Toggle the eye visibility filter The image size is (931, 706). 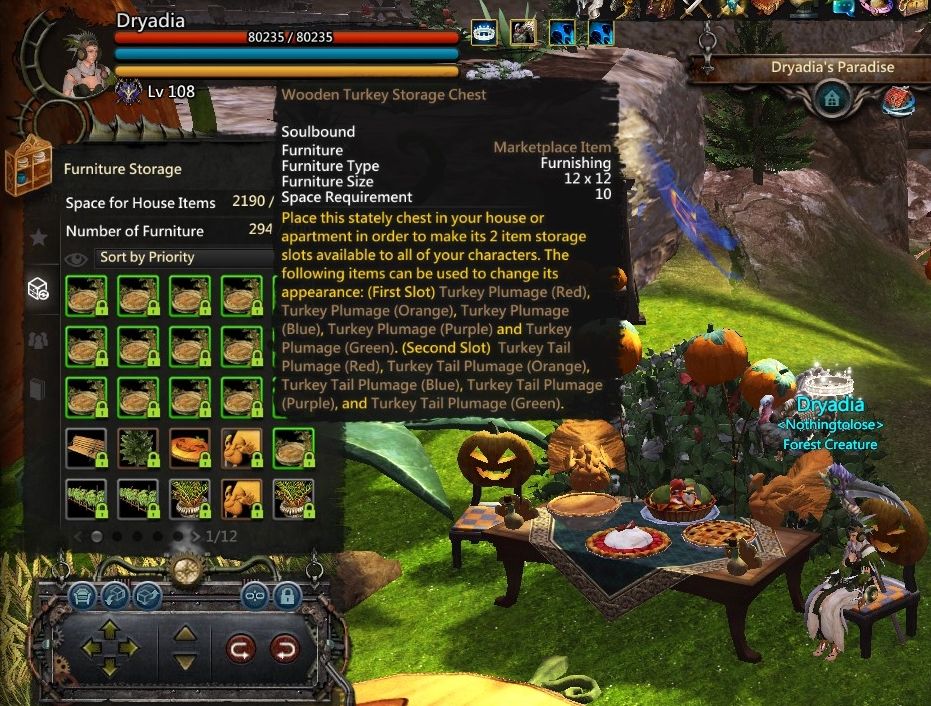tap(75, 259)
